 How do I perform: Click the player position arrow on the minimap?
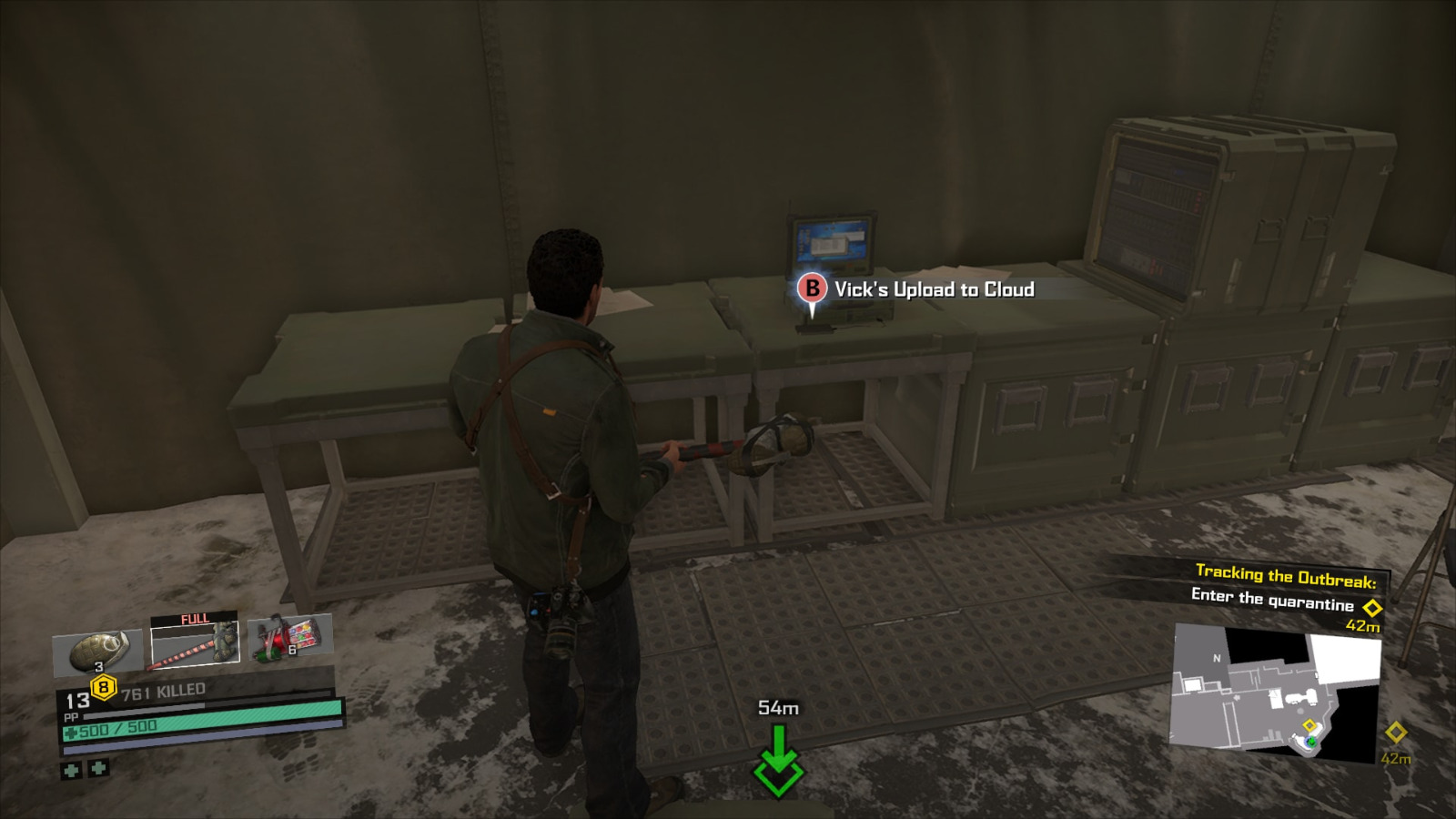coord(1311,743)
